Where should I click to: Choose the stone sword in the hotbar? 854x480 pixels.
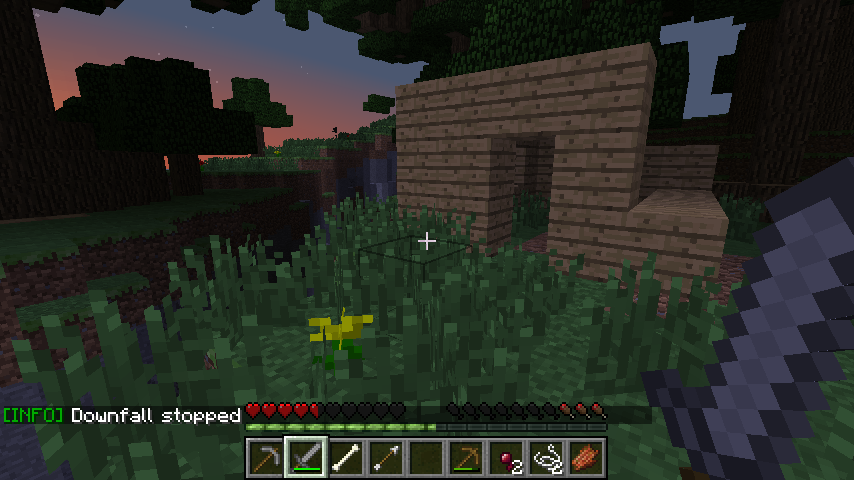305,458
